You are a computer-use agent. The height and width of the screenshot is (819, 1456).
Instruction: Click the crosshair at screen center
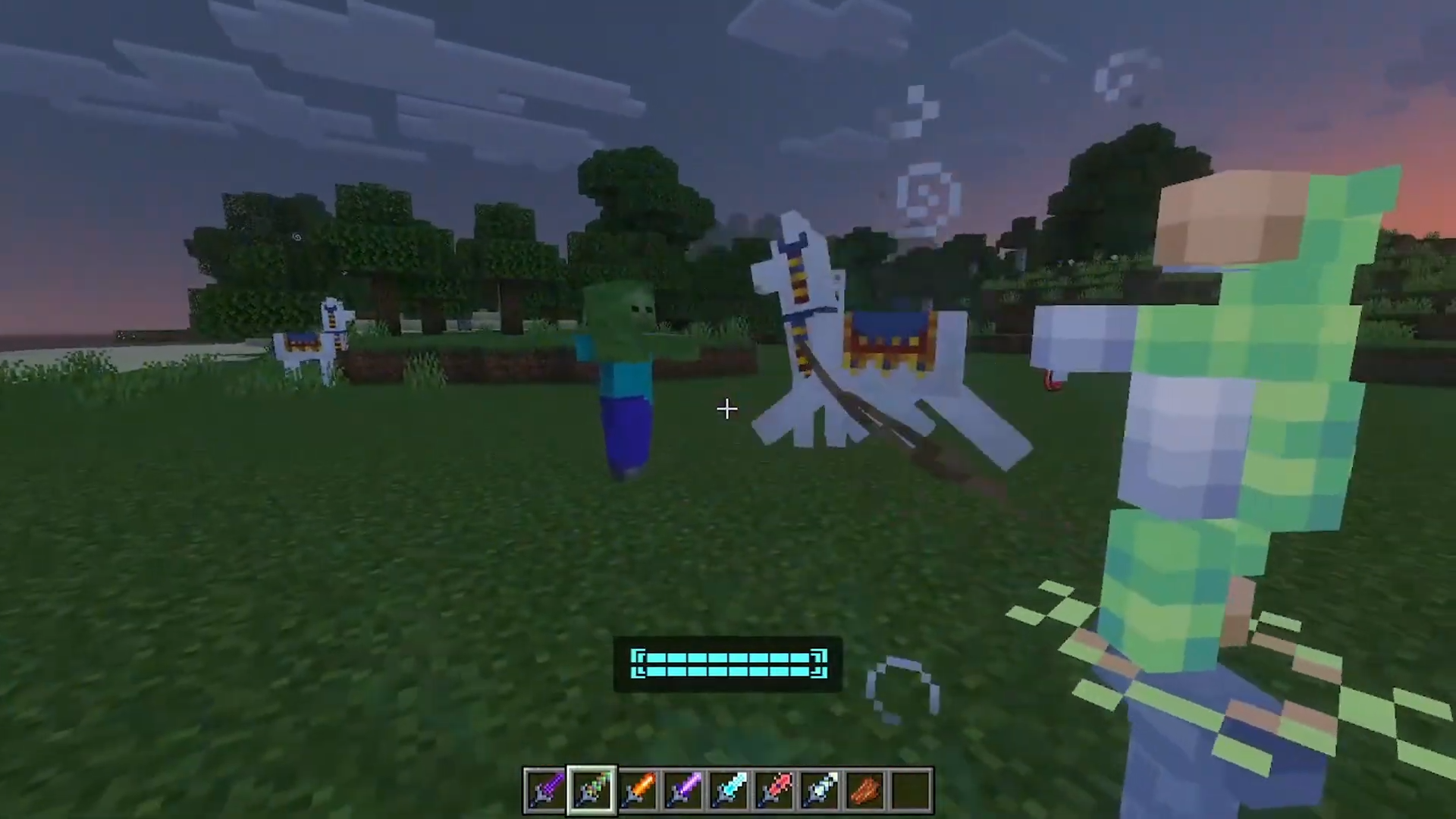pos(726,409)
